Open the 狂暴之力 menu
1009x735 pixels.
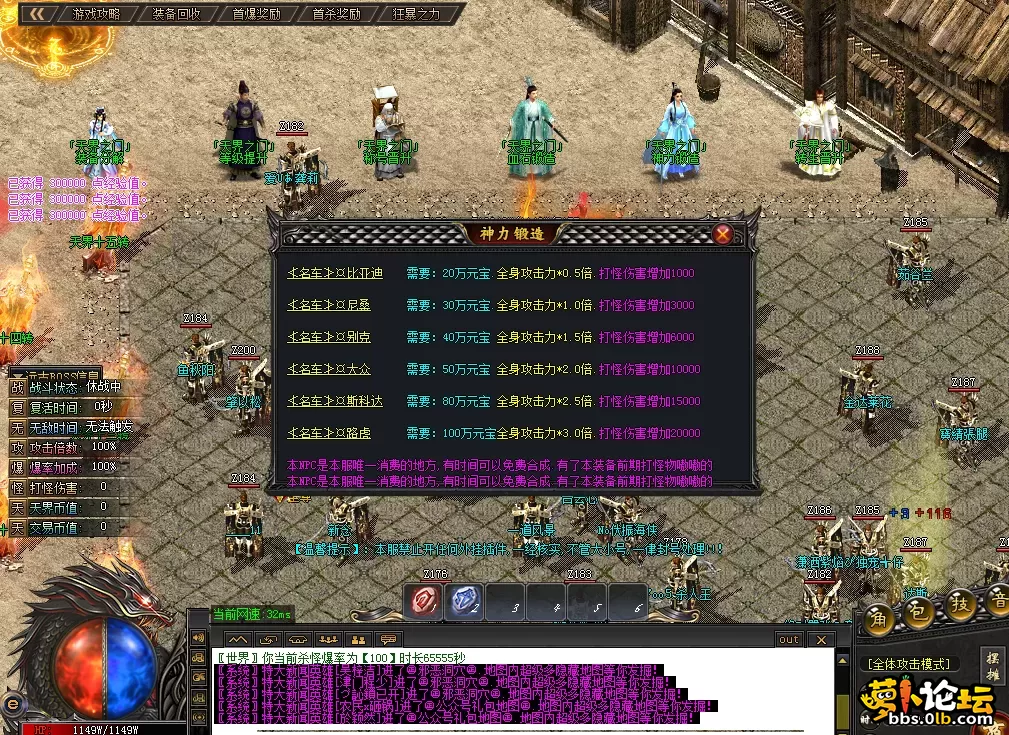[x=416, y=14]
